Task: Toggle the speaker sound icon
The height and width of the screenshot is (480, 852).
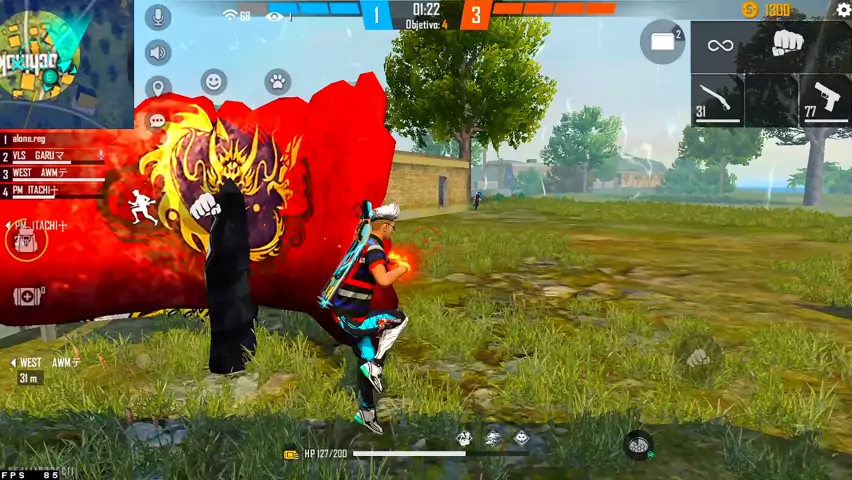Action: [158, 52]
